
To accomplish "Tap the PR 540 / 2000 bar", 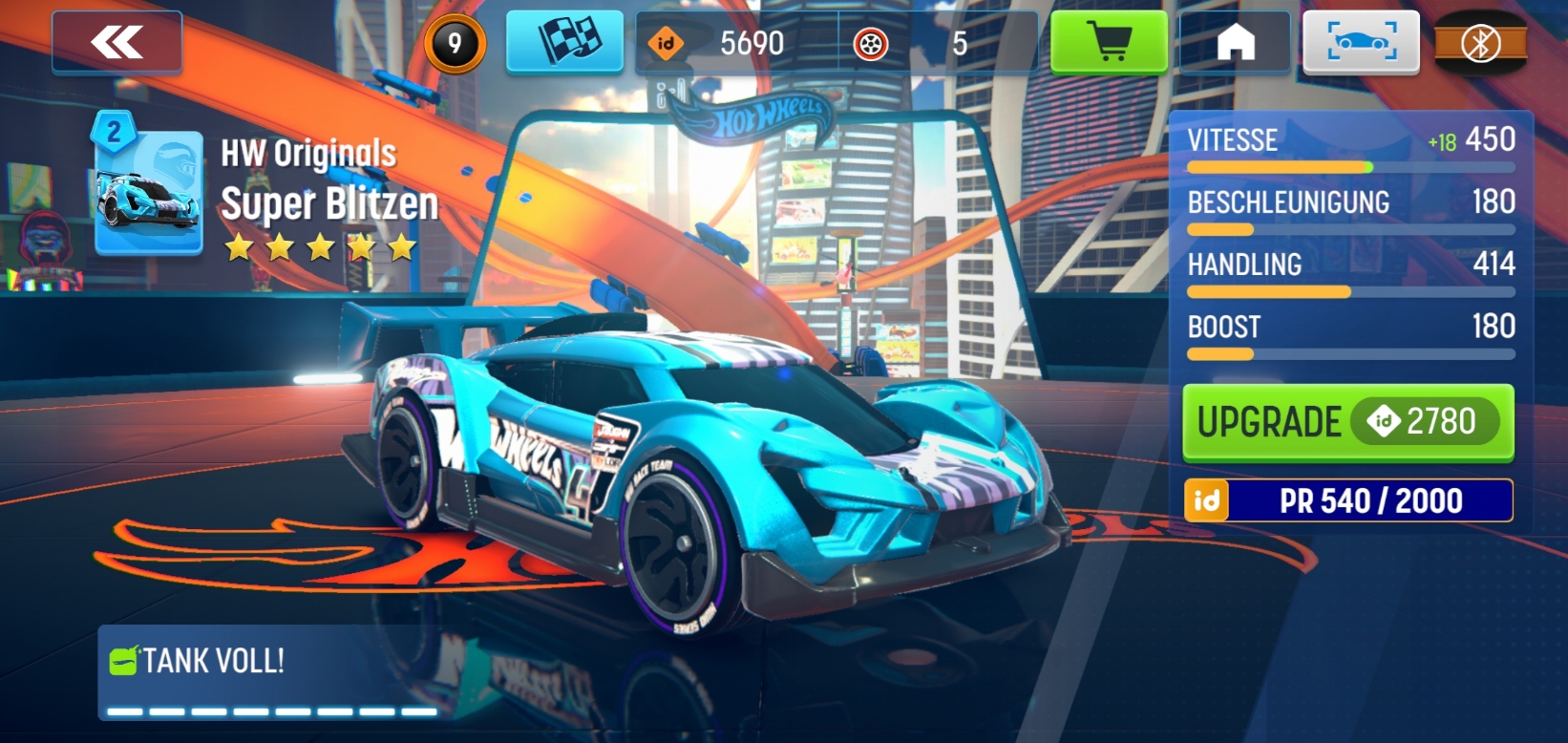I will point(1348,500).
